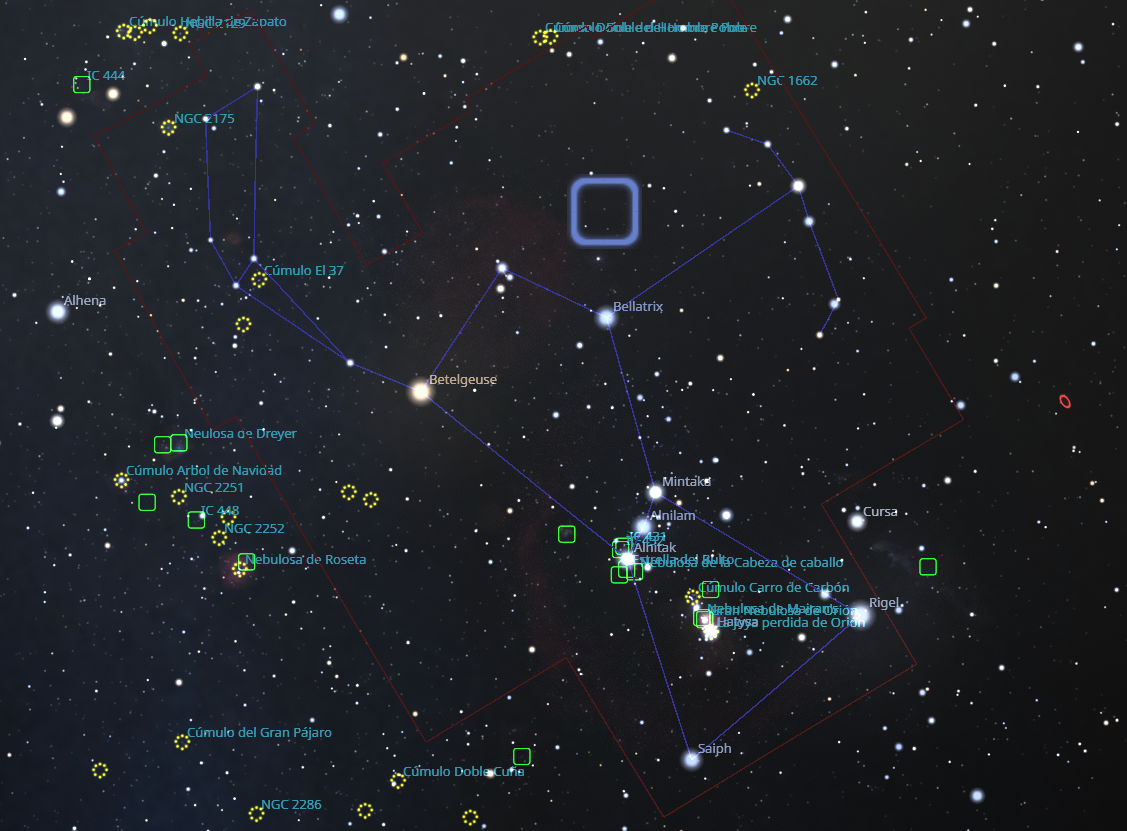Select the IC 444 green square marker
Image resolution: width=1127 pixels, height=831 pixels.
click(x=82, y=85)
